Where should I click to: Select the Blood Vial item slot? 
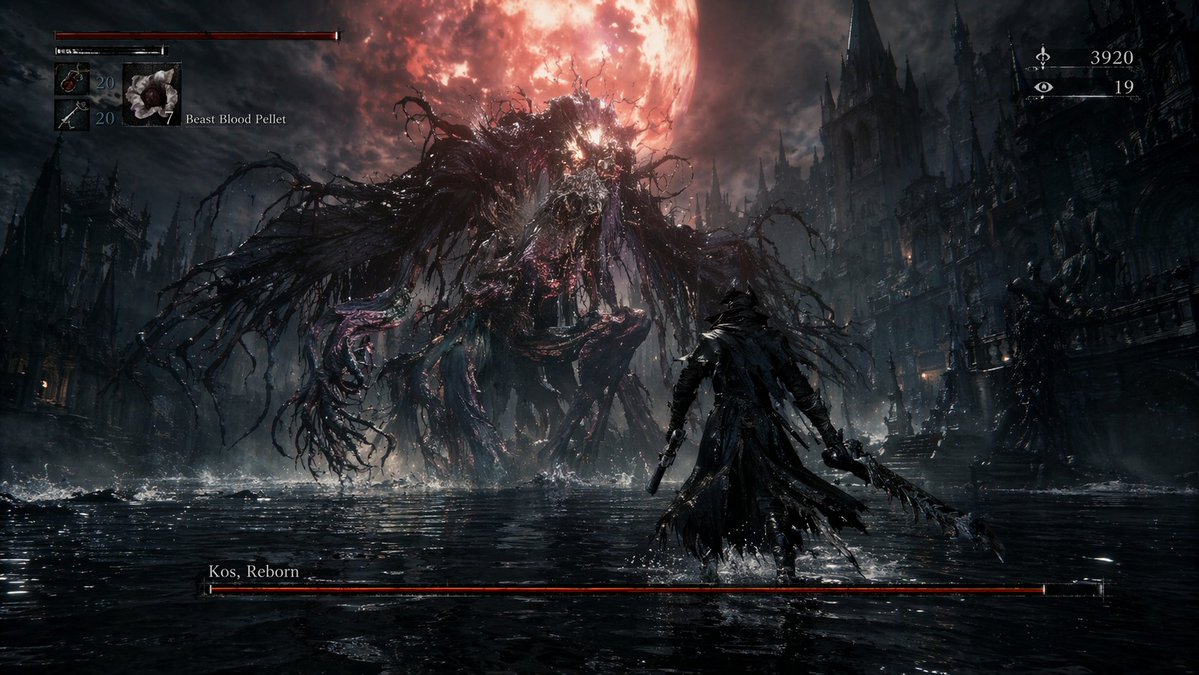coord(72,80)
